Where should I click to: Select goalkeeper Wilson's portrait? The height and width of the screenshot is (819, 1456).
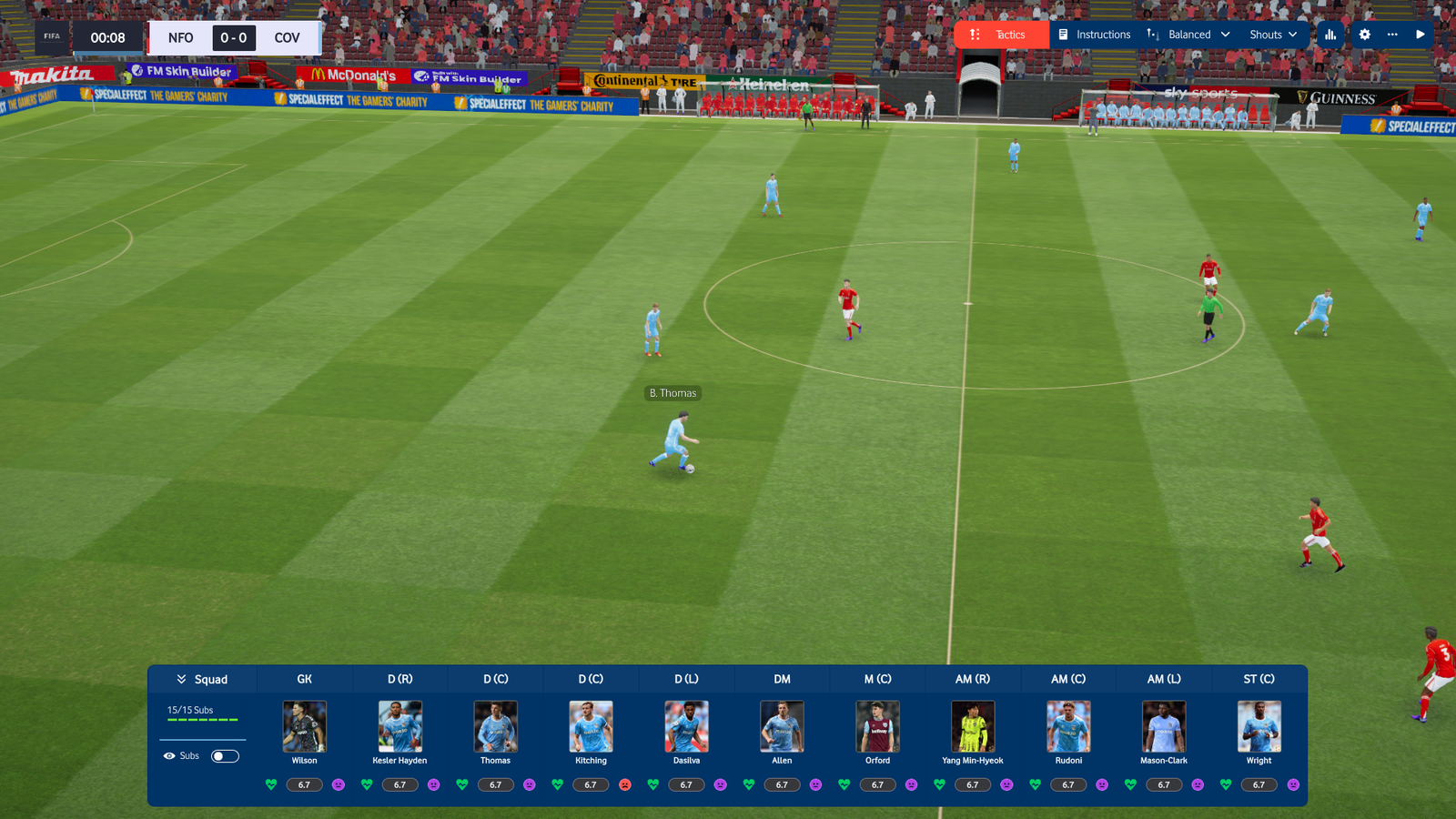coord(305,726)
